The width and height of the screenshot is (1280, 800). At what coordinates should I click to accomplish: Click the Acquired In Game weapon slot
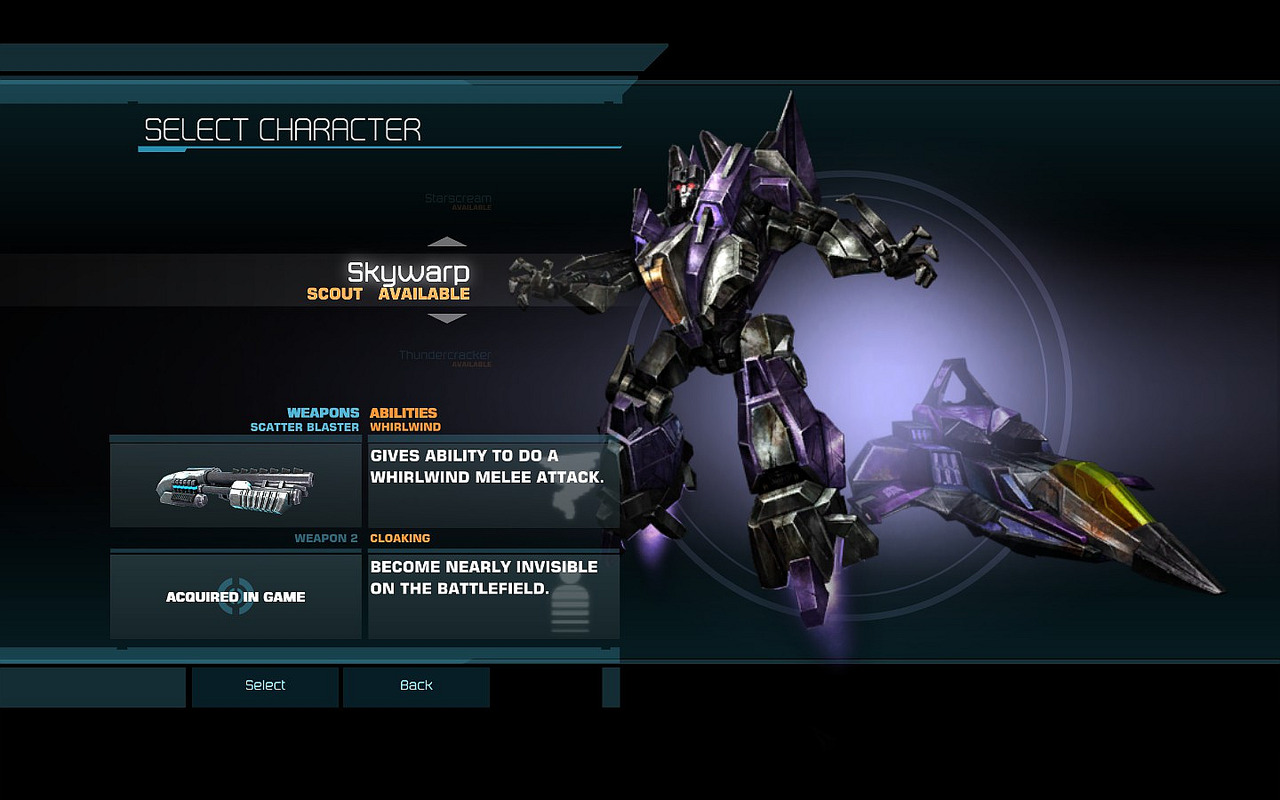(x=236, y=596)
